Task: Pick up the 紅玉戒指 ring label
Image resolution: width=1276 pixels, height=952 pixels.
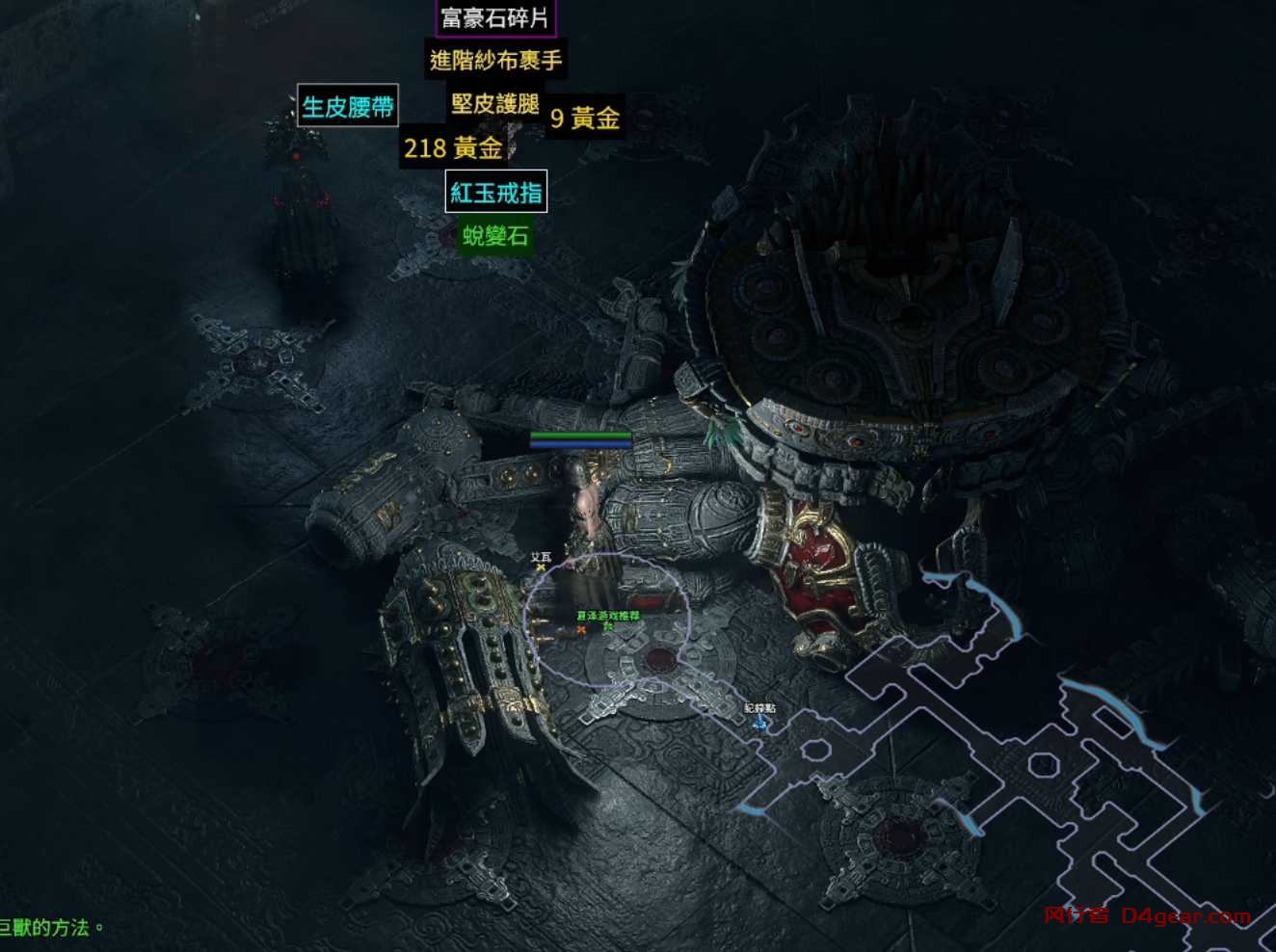Action: [x=496, y=192]
